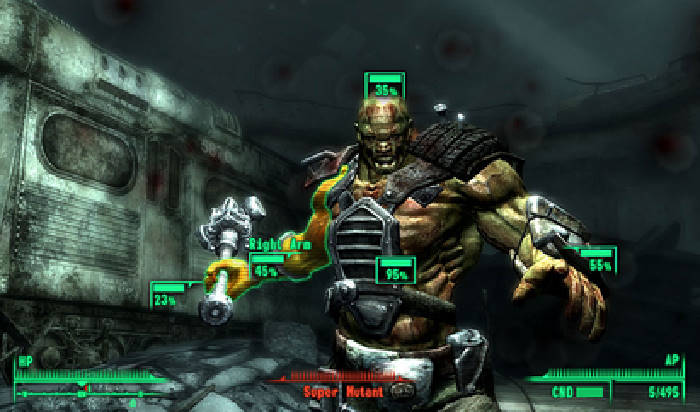Target the head with 35% hit chance

click(383, 87)
